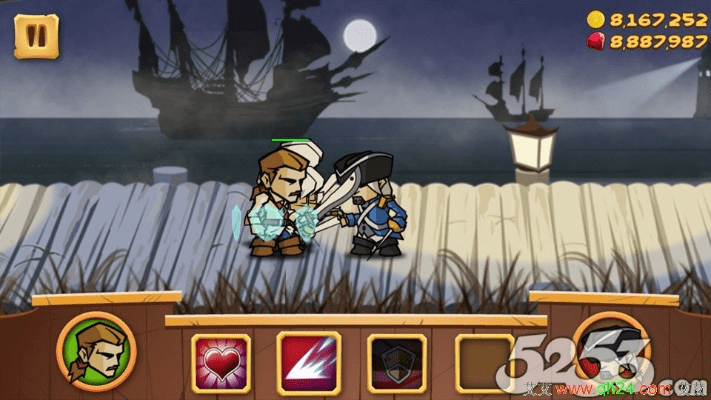The width and height of the screenshot is (711, 400).
Task: Click the empty fourth skill slot
Action: pos(484,362)
